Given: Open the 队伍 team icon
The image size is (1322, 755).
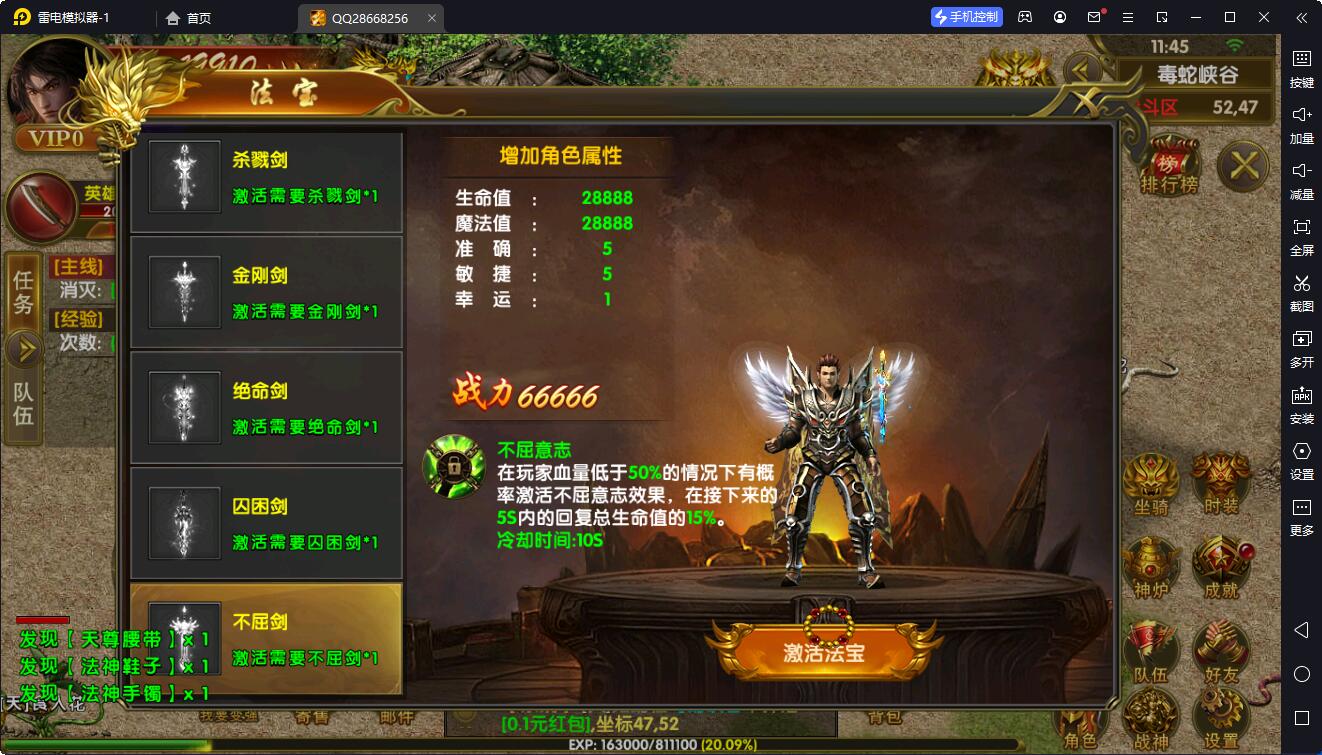Looking at the screenshot, I should point(1151,652).
